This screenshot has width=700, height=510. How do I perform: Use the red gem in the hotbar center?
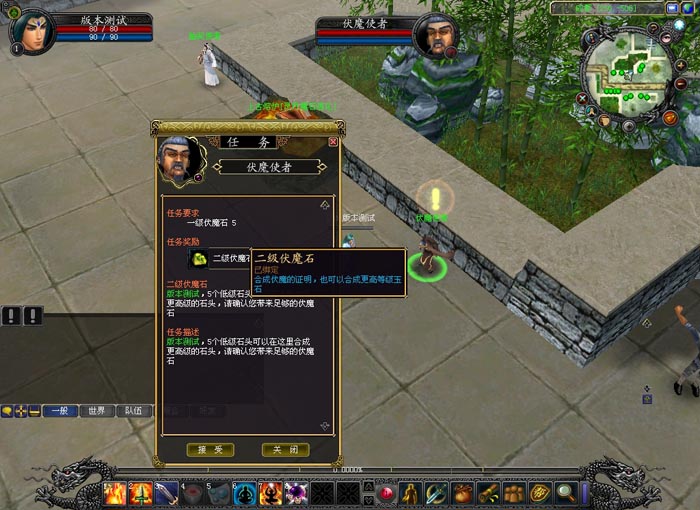[x=385, y=493]
